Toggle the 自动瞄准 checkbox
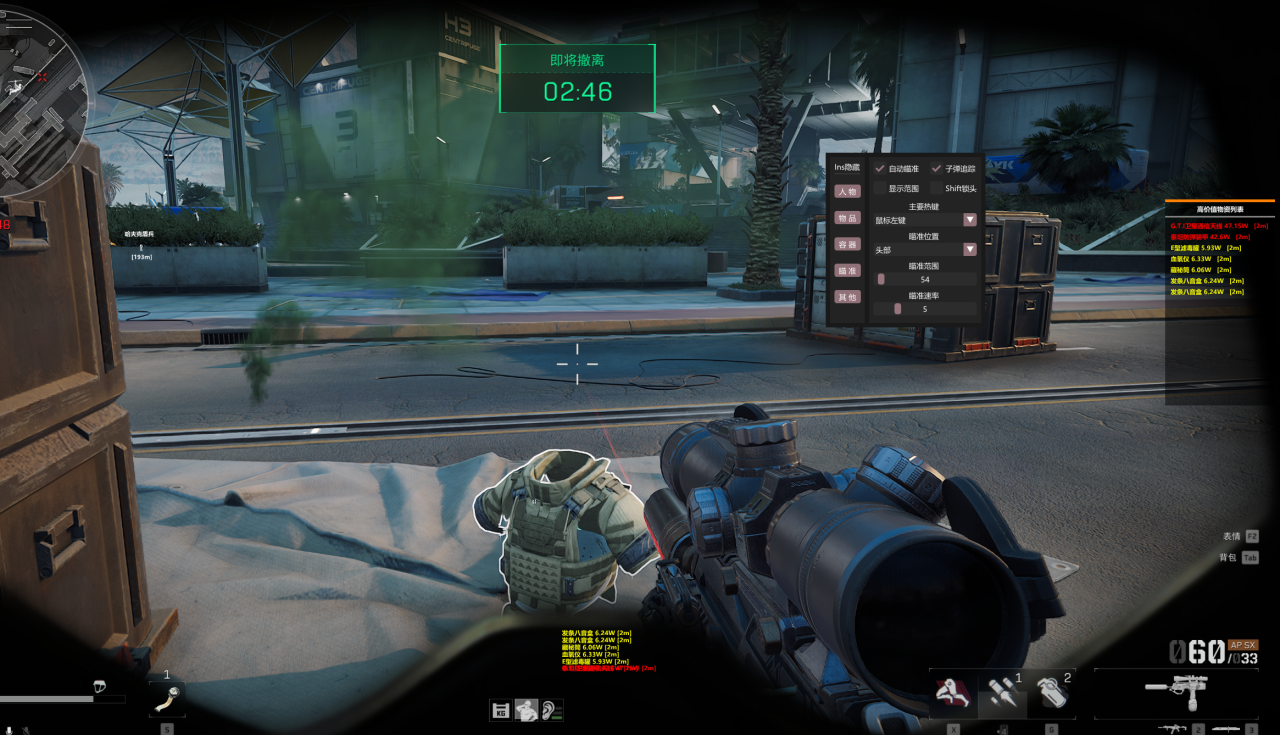This screenshot has width=1280, height=735. 880,169
